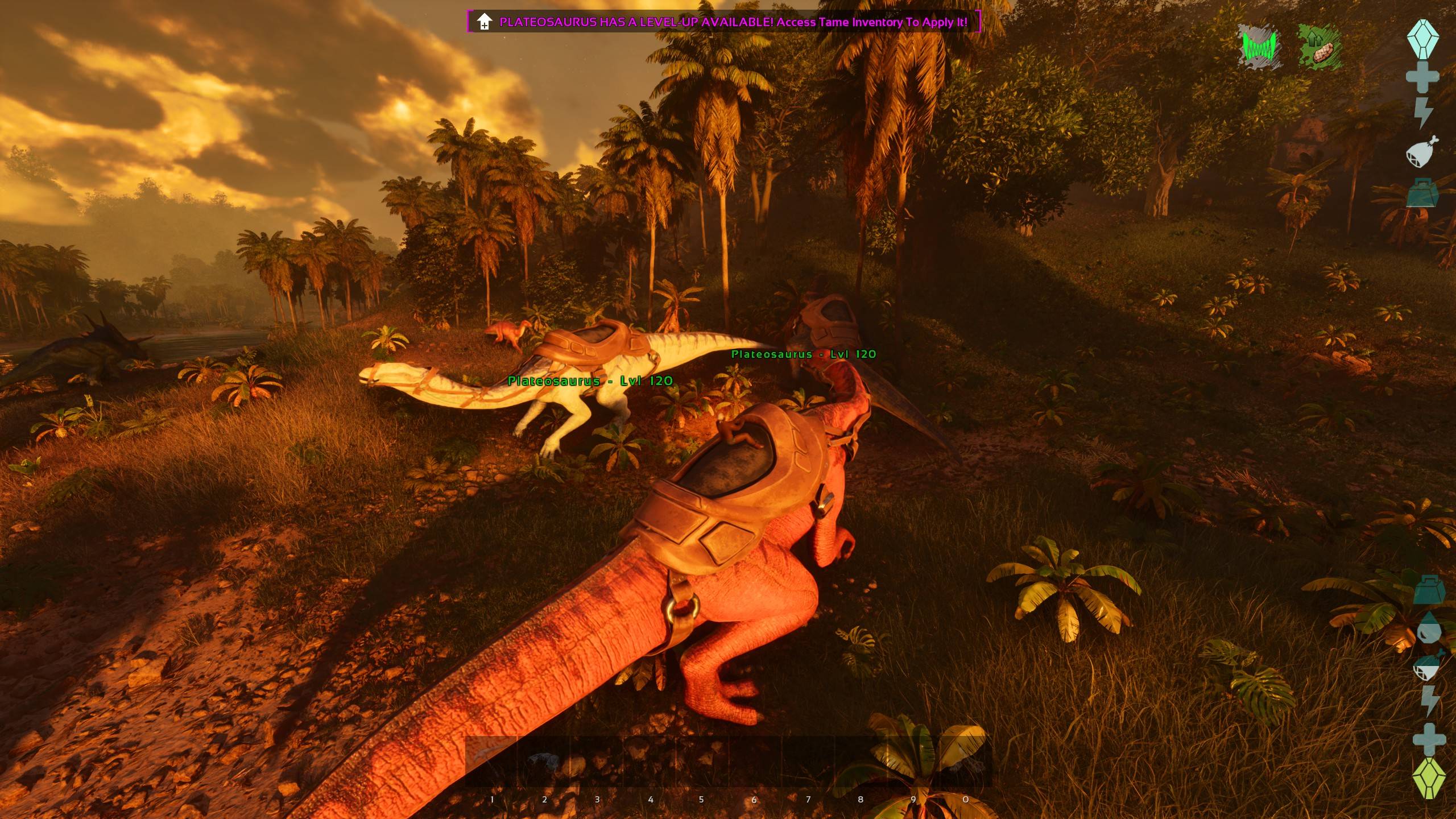
Task: Select the meat with green arrows buff icon
Action: point(1319,47)
